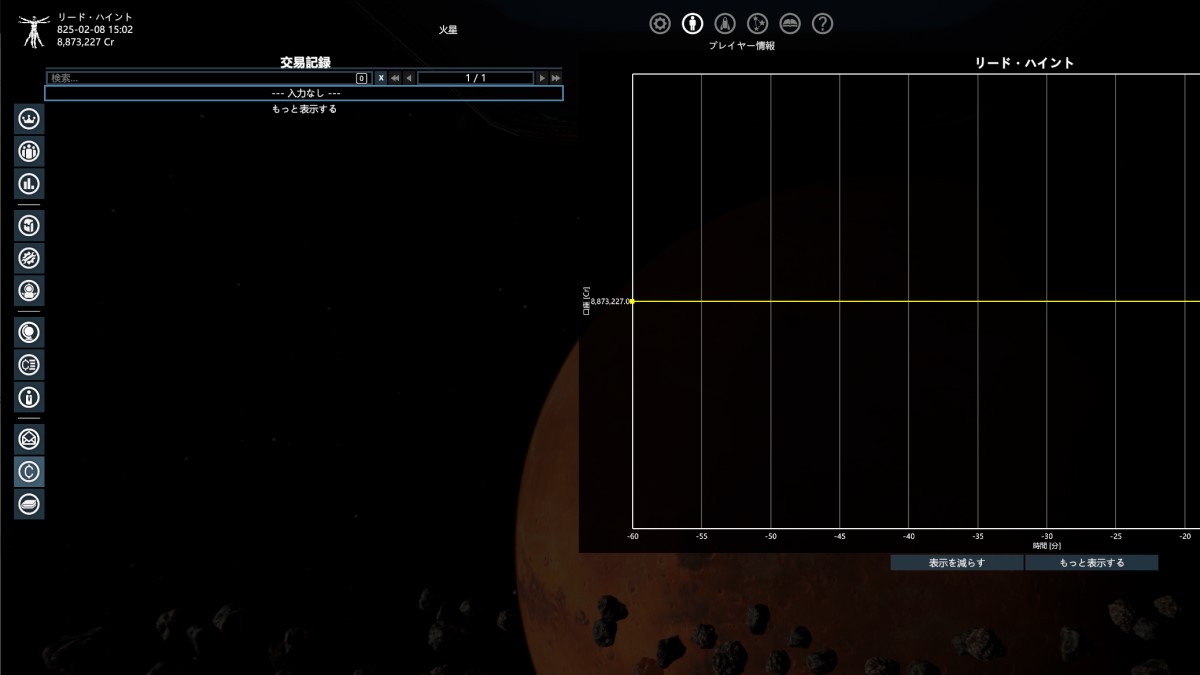Open the envelope messages sidebar tab
Screen dimensions: 1200x675
pyautogui.click(x=29, y=438)
